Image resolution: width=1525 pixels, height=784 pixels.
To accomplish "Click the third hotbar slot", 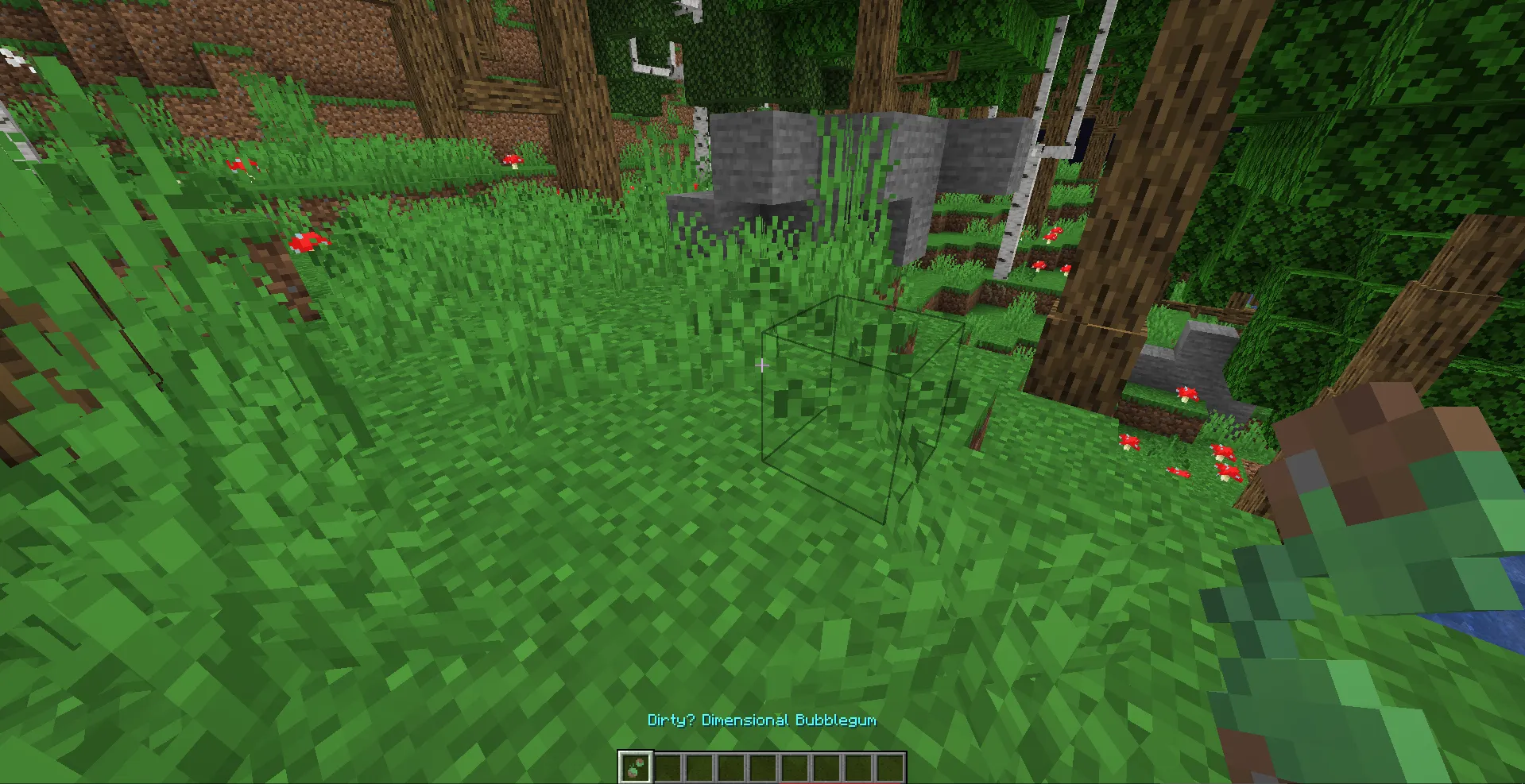I will (x=701, y=765).
